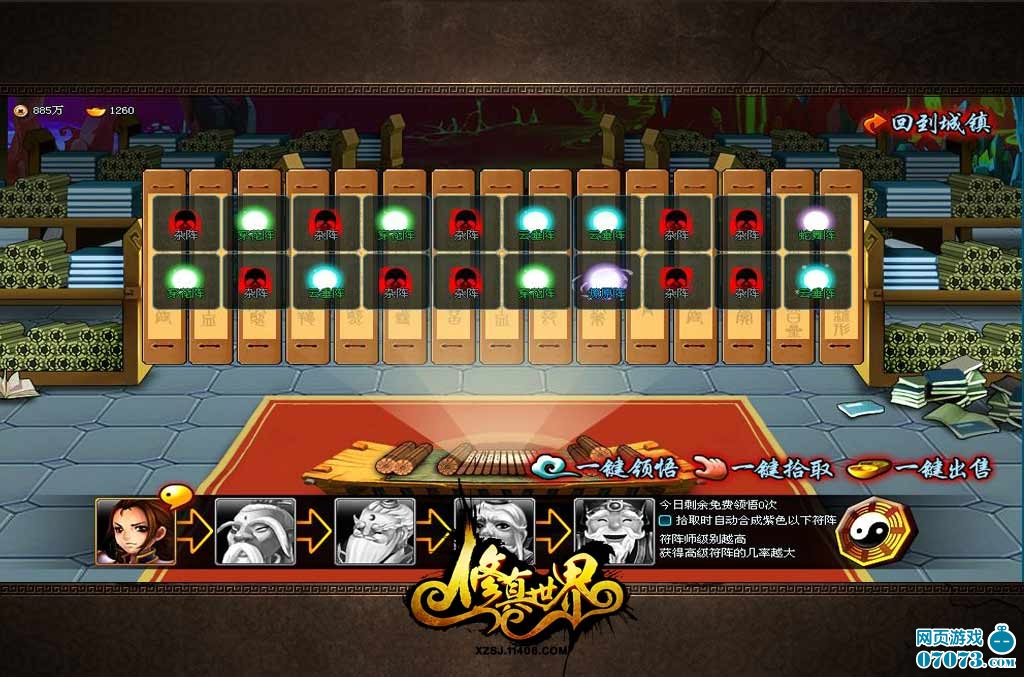Pick the purple orb with swirling ring

coord(607,281)
